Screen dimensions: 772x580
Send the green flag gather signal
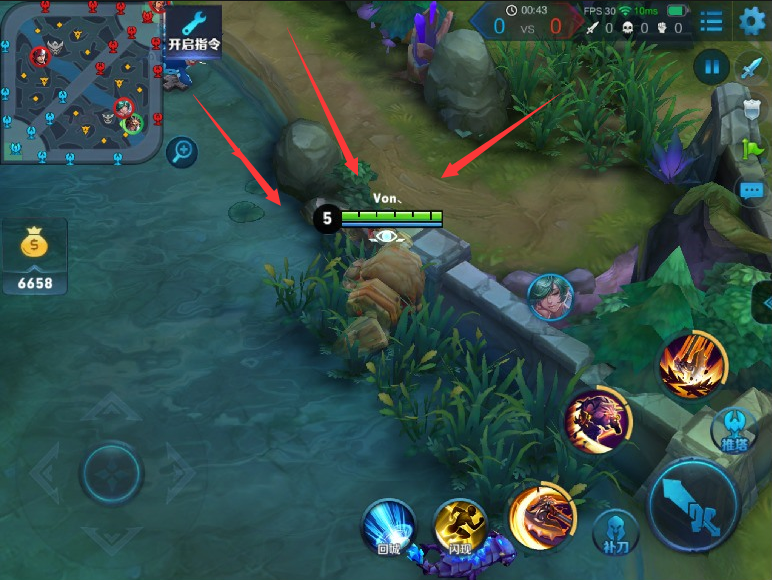tap(752, 149)
